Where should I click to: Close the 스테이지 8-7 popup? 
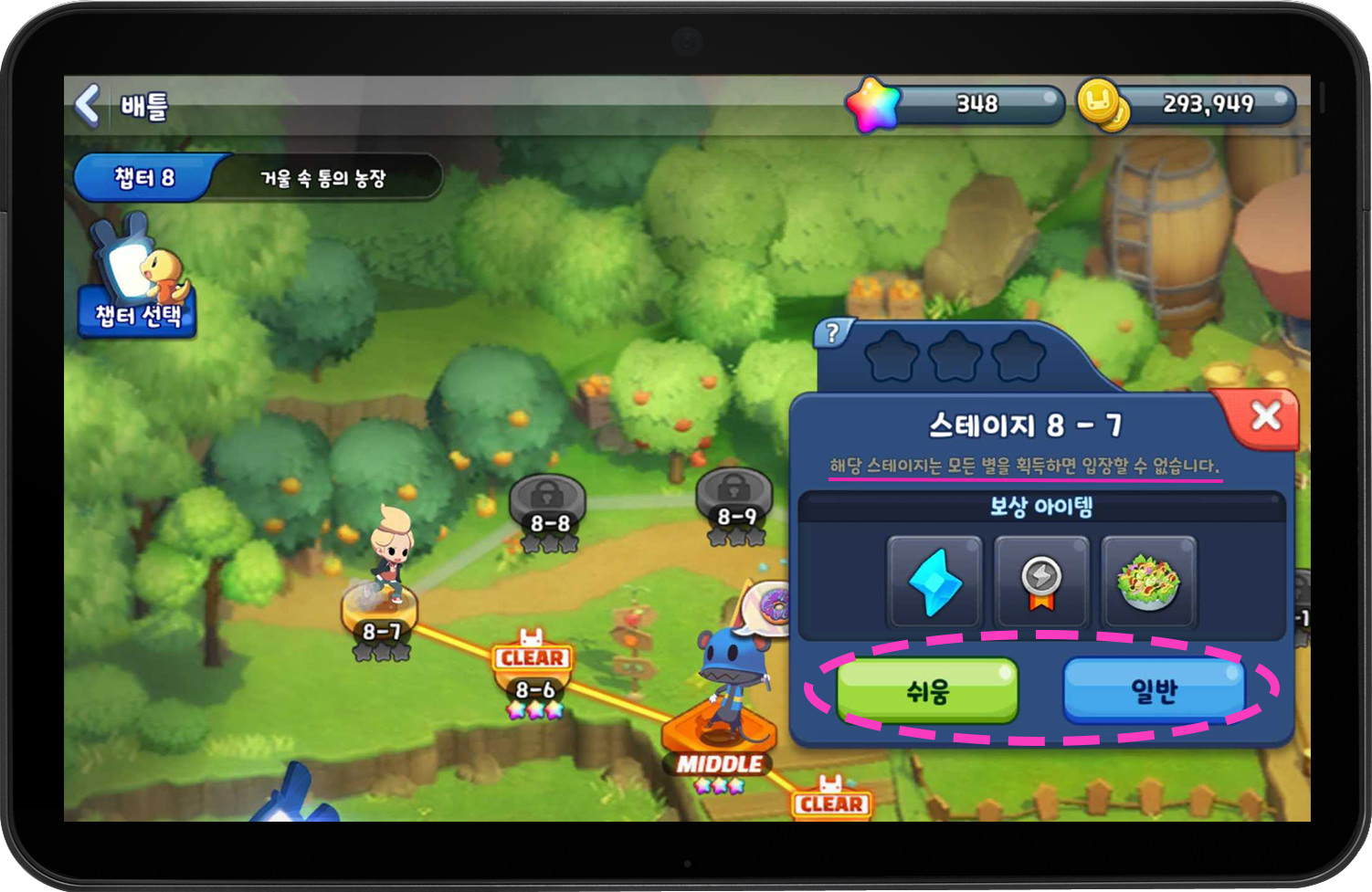click(x=1267, y=416)
